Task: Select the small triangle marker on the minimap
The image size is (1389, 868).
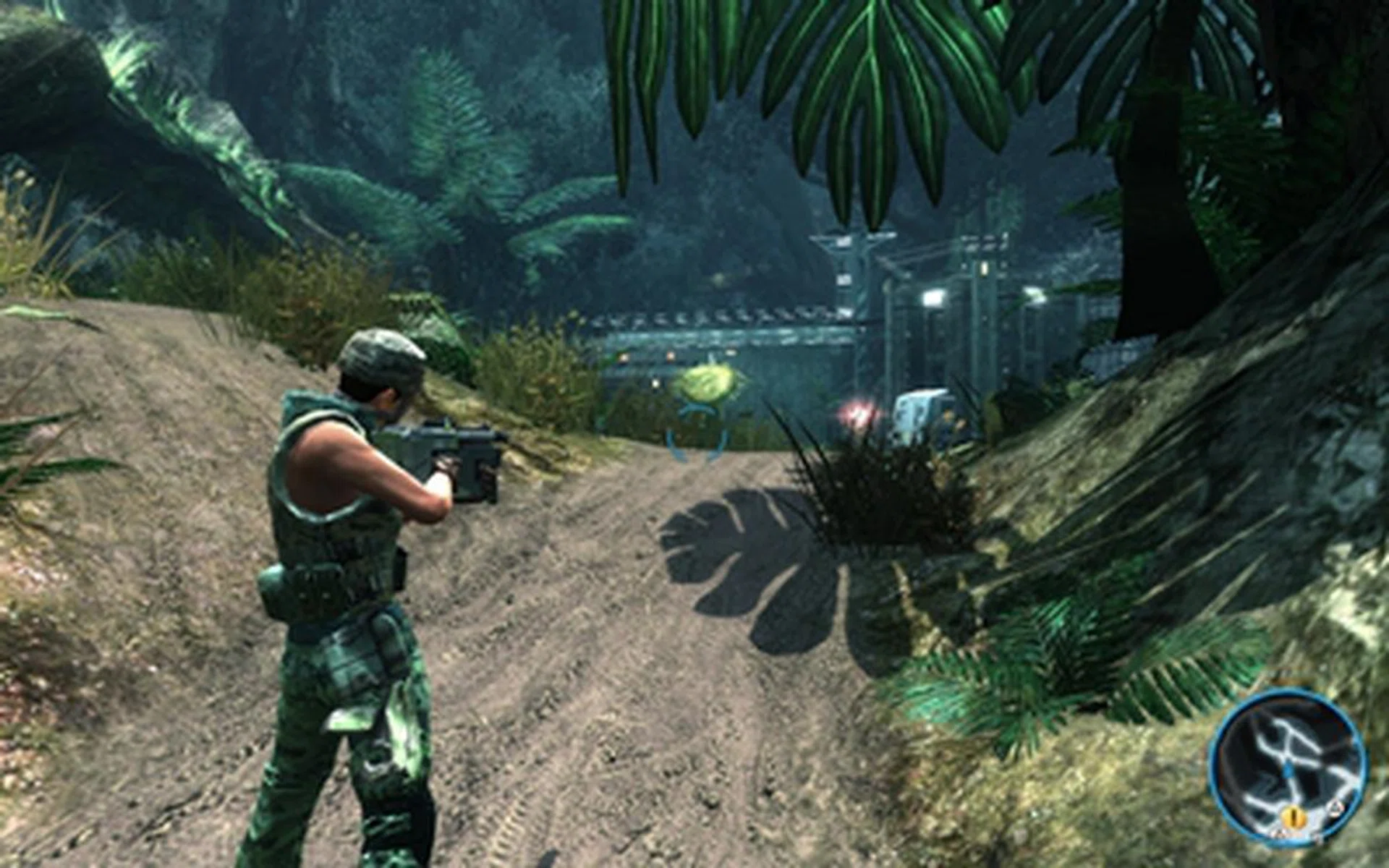Action: pos(1335,808)
